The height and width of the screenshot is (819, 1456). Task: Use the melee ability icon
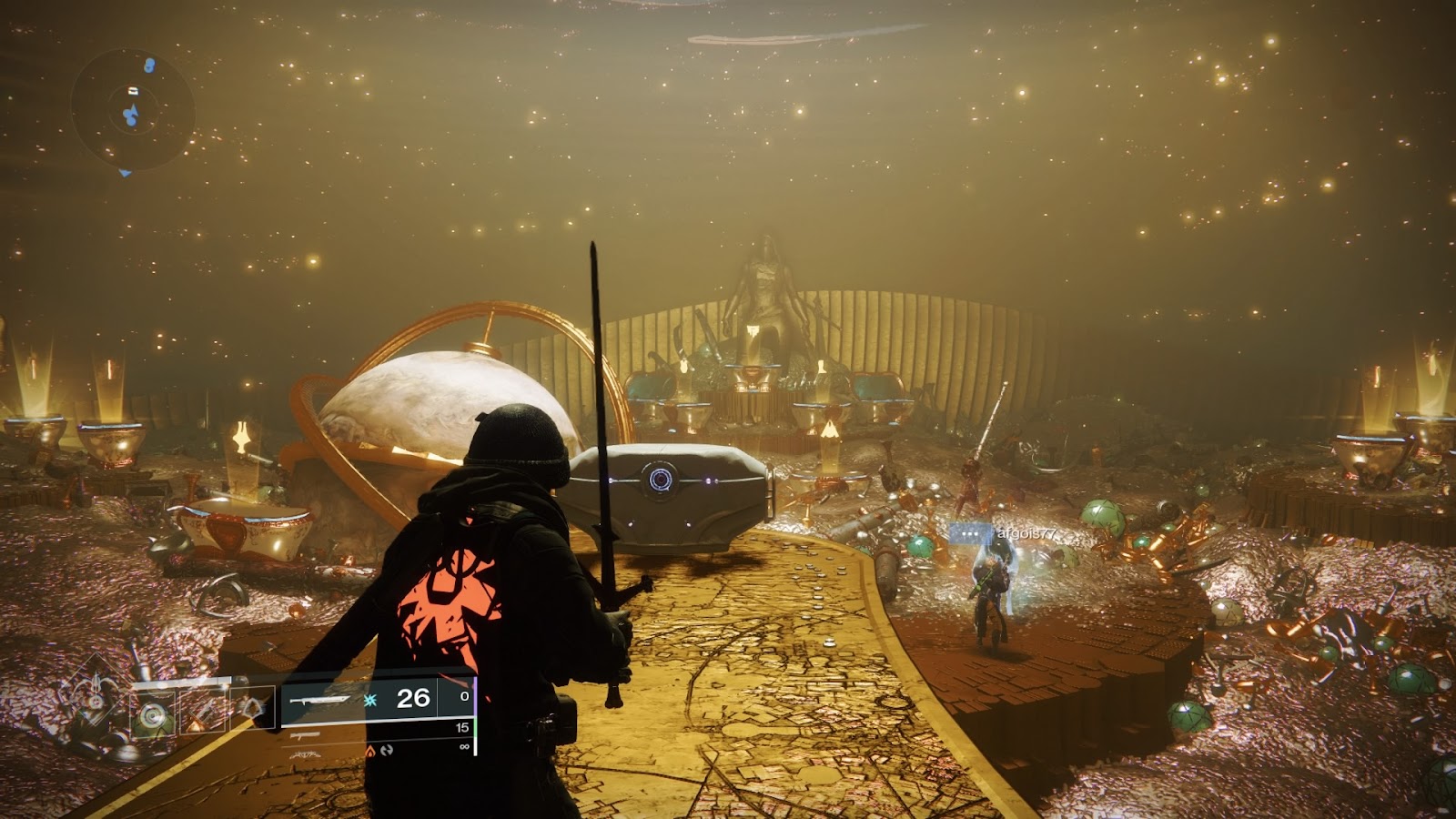pos(202,711)
